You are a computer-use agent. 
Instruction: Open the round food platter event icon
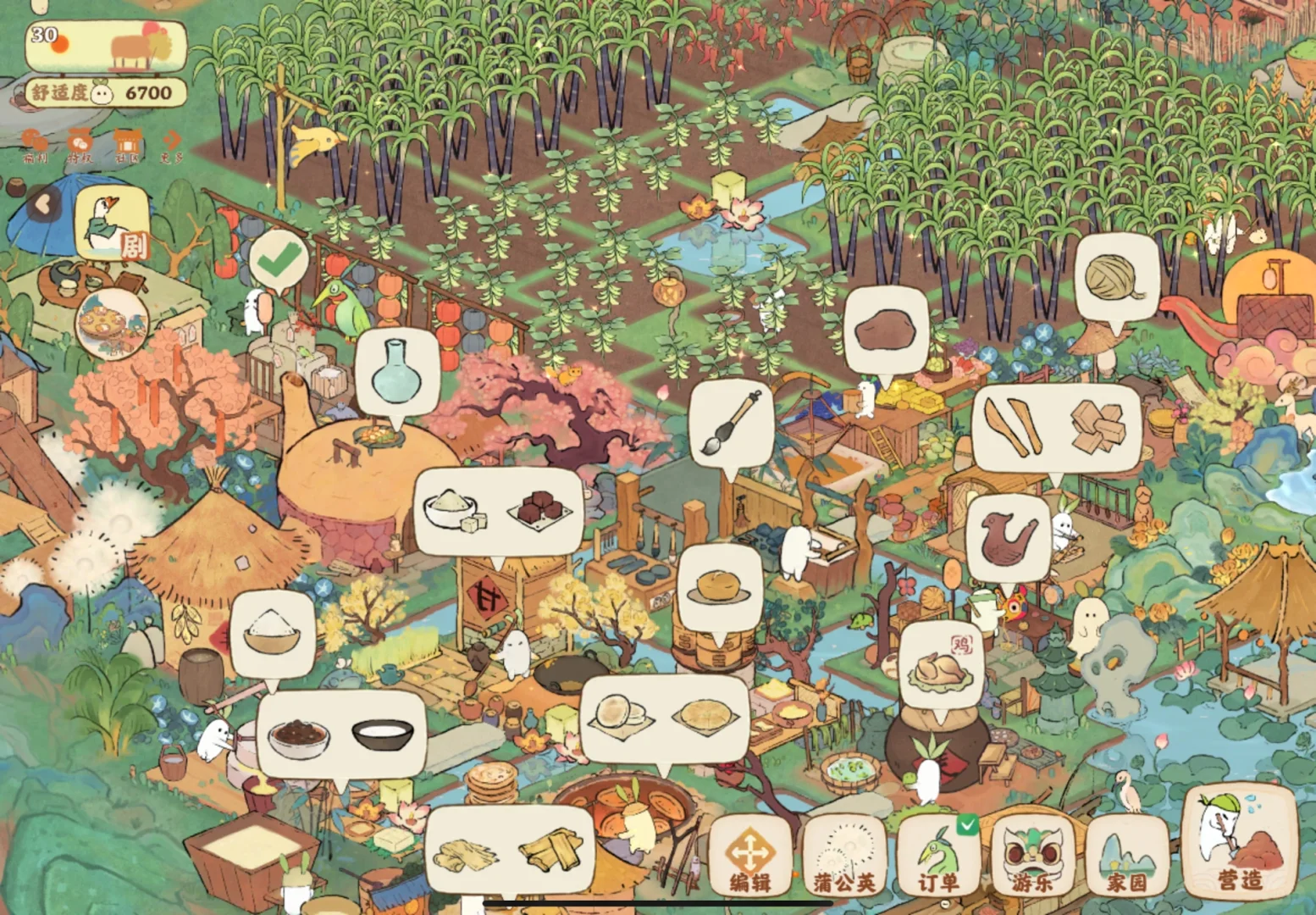point(112,324)
